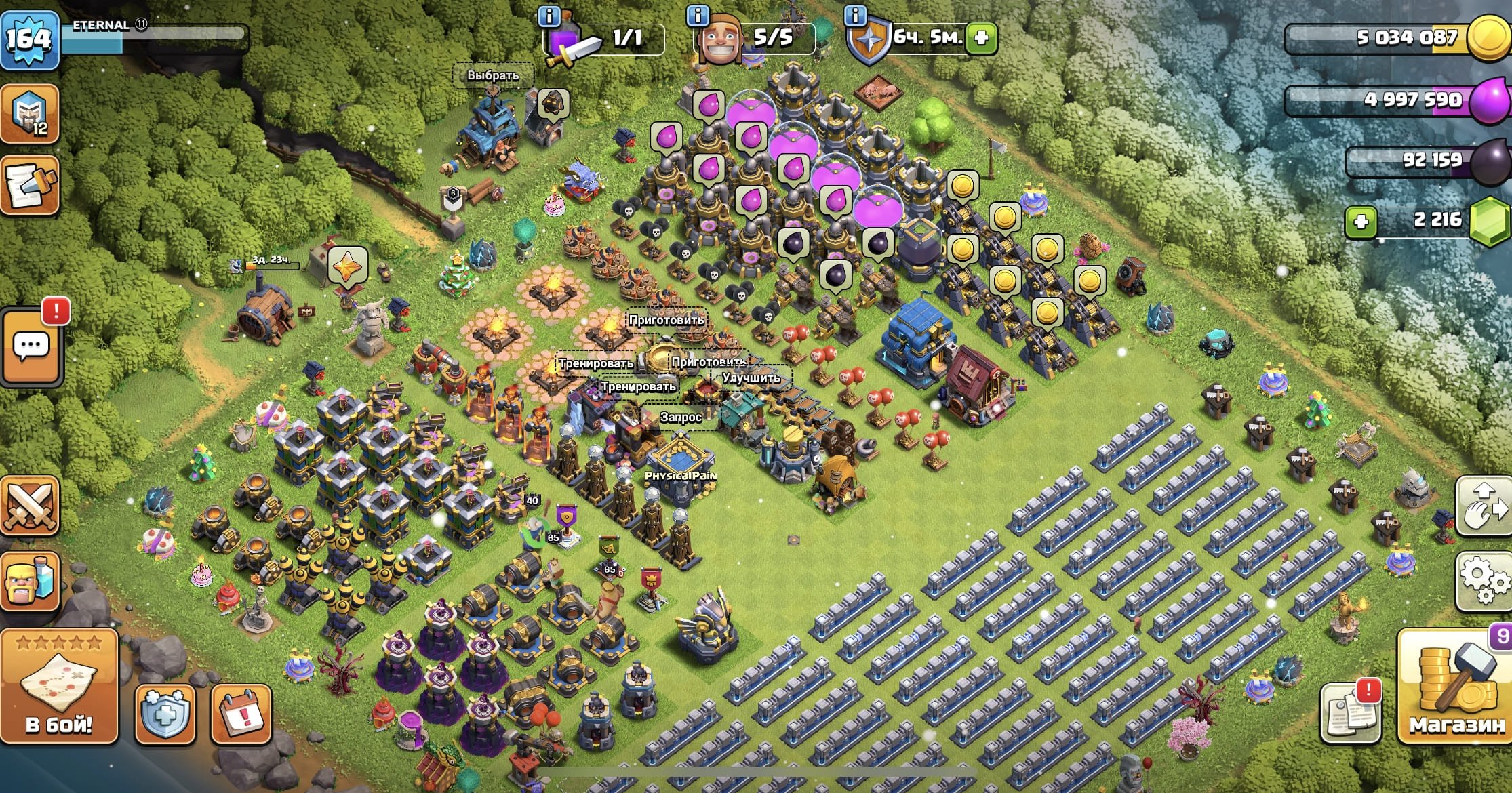Click the Улучшить upgrade label

pos(751,378)
